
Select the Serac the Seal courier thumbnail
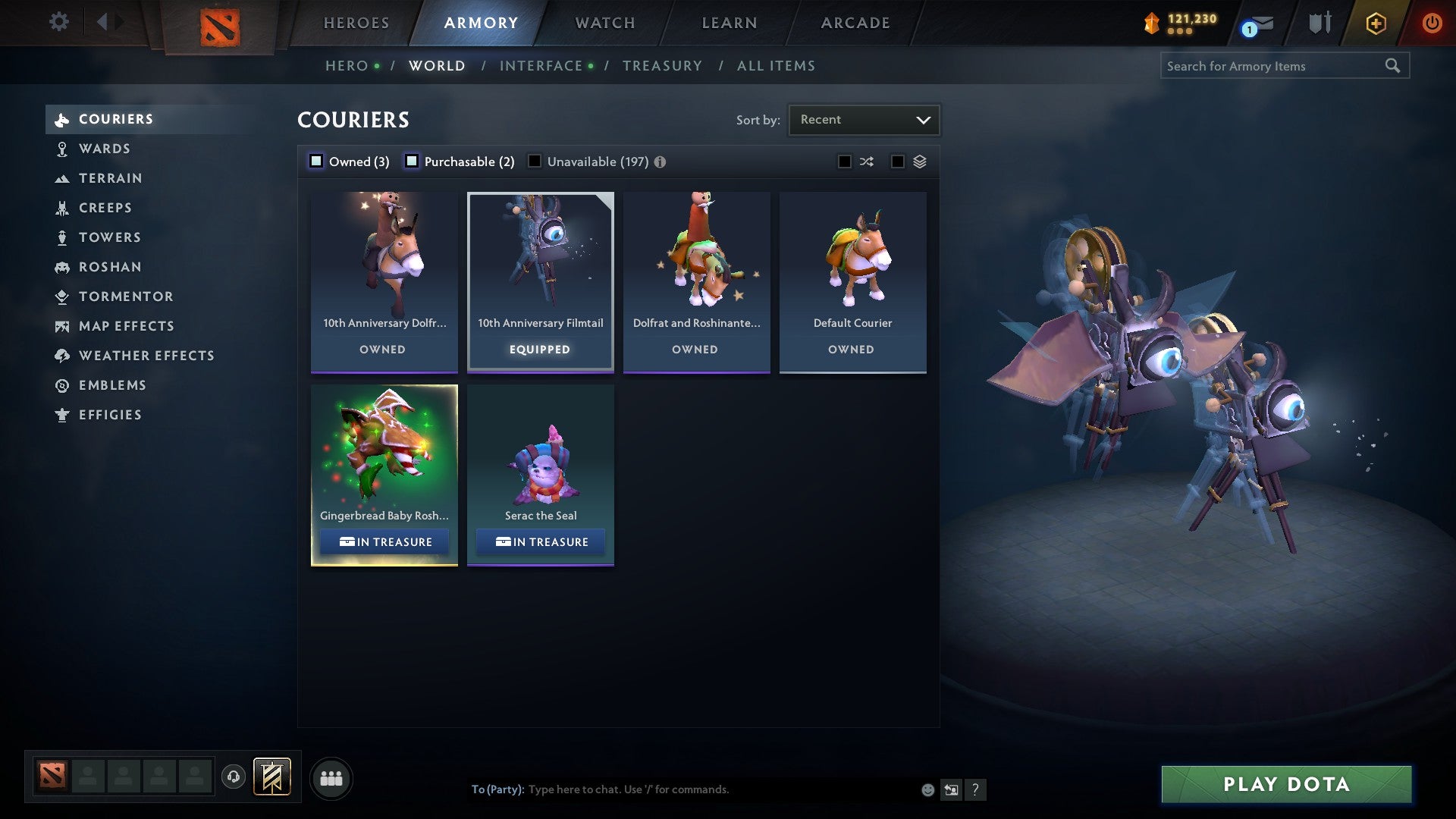click(540, 455)
